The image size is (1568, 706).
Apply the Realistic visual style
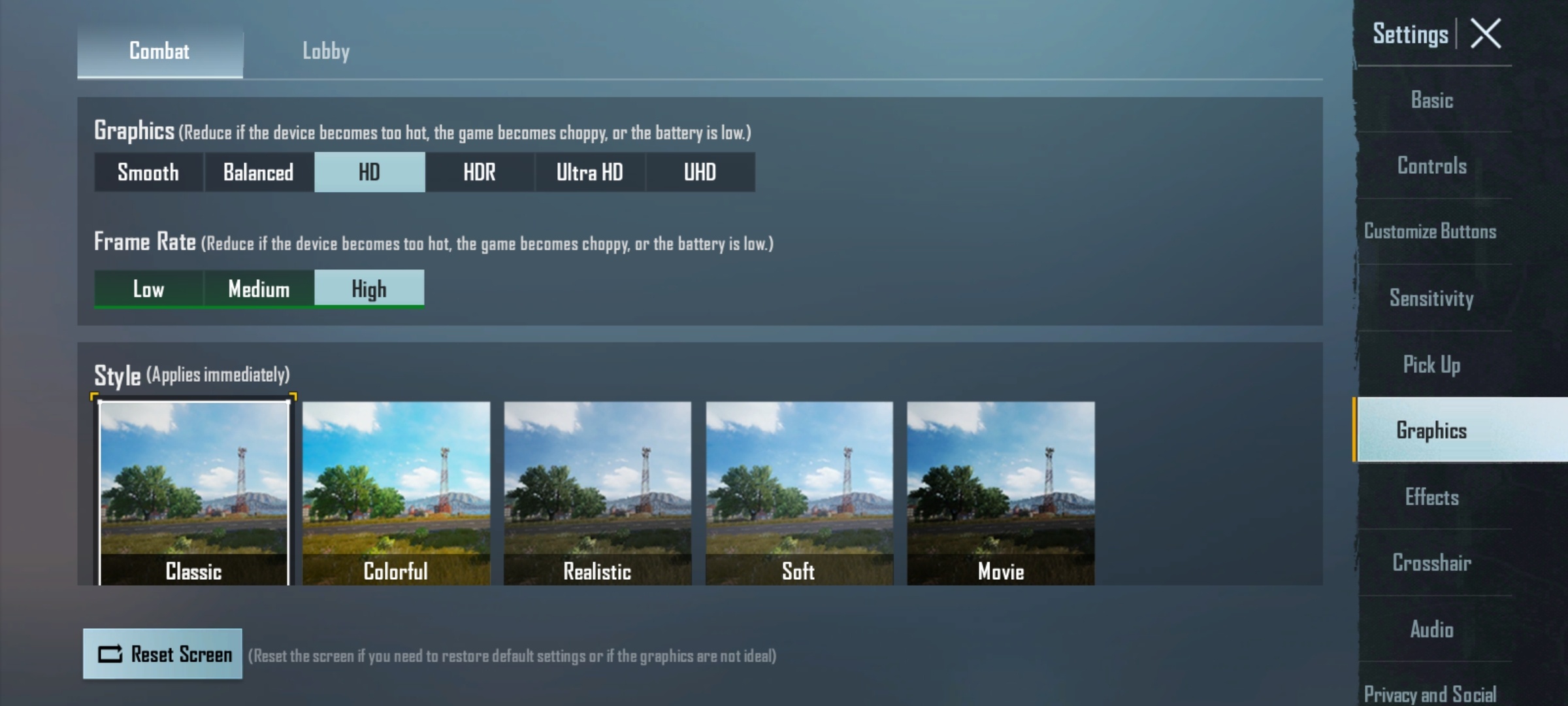(x=597, y=493)
